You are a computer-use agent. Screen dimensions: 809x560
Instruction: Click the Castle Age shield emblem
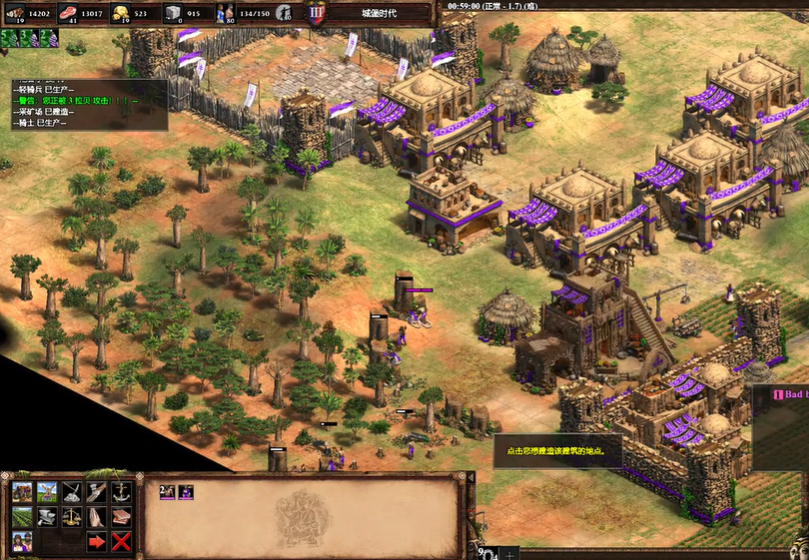pyautogui.click(x=317, y=13)
